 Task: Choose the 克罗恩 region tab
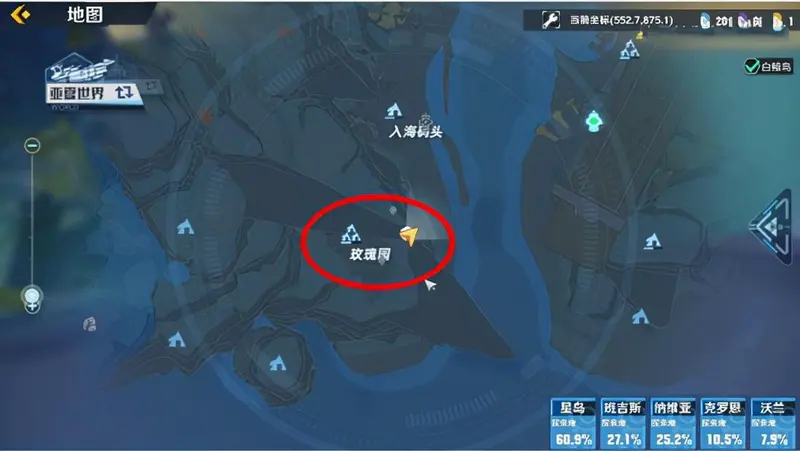click(723, 423)
